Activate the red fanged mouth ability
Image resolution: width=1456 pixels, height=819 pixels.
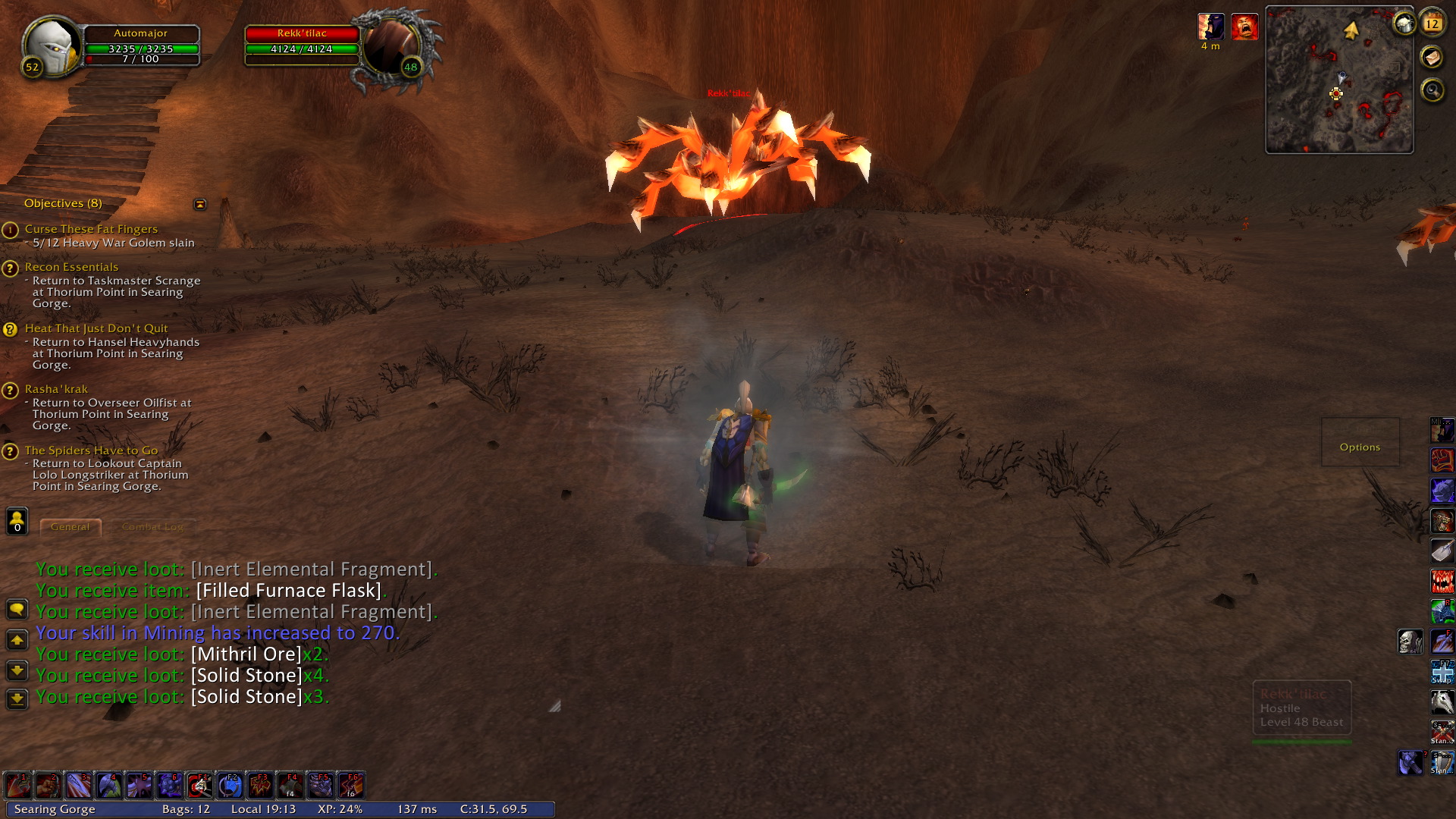tap(1442, 582)
